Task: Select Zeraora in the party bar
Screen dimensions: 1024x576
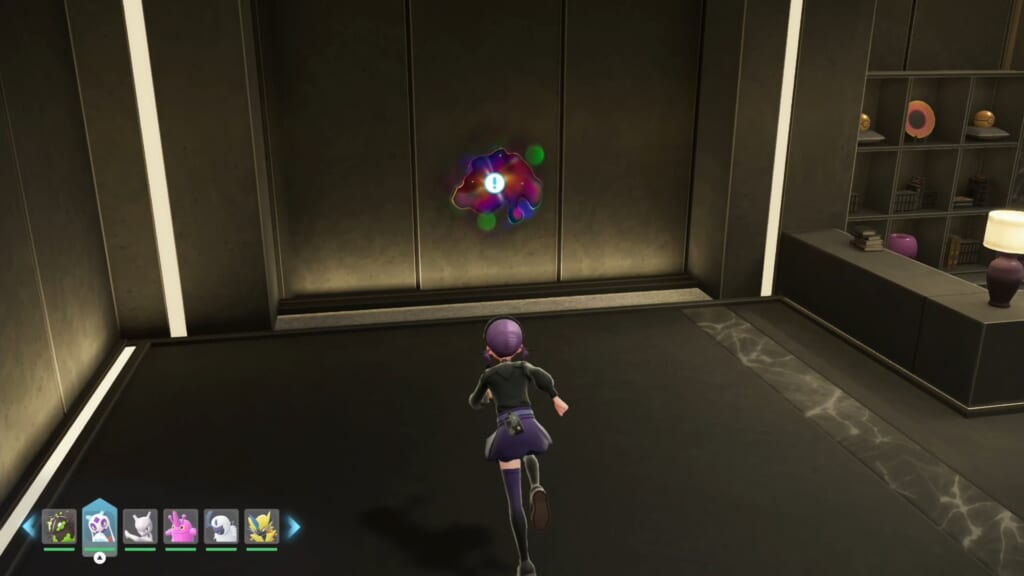Action: 262,526
